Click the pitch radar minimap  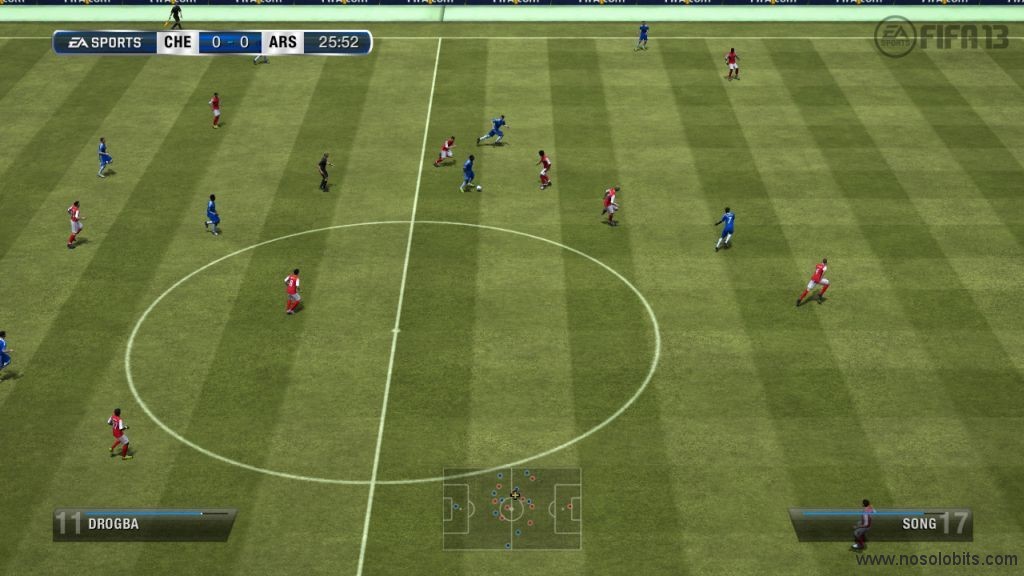(512, 508)
